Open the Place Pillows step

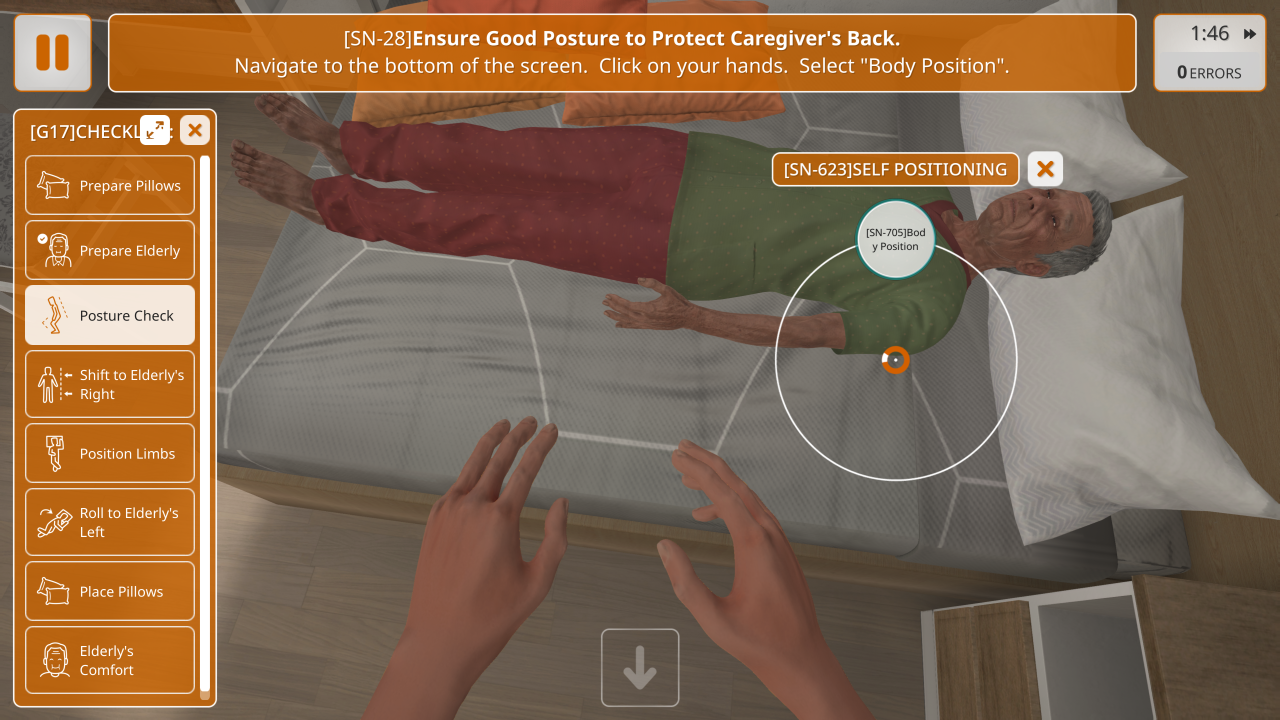coord(110,591)
